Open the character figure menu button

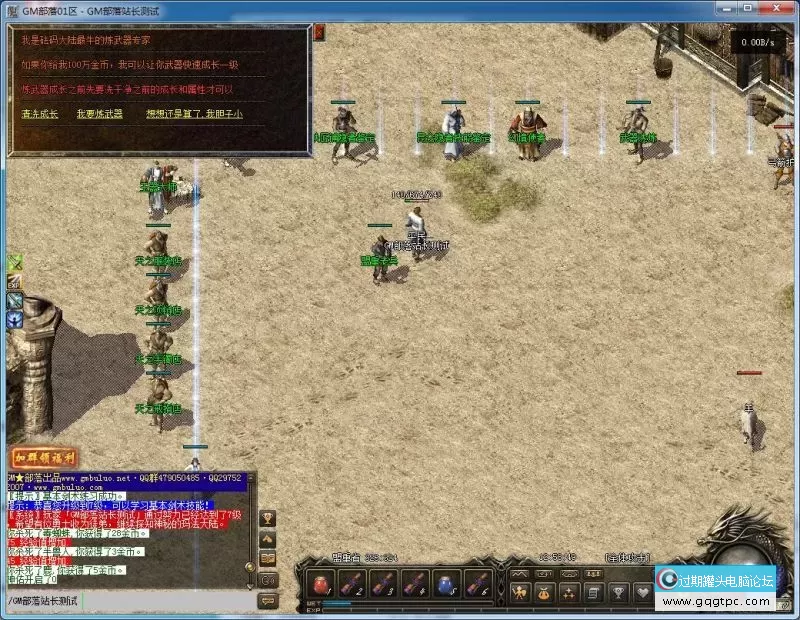[x=519, y=592]
